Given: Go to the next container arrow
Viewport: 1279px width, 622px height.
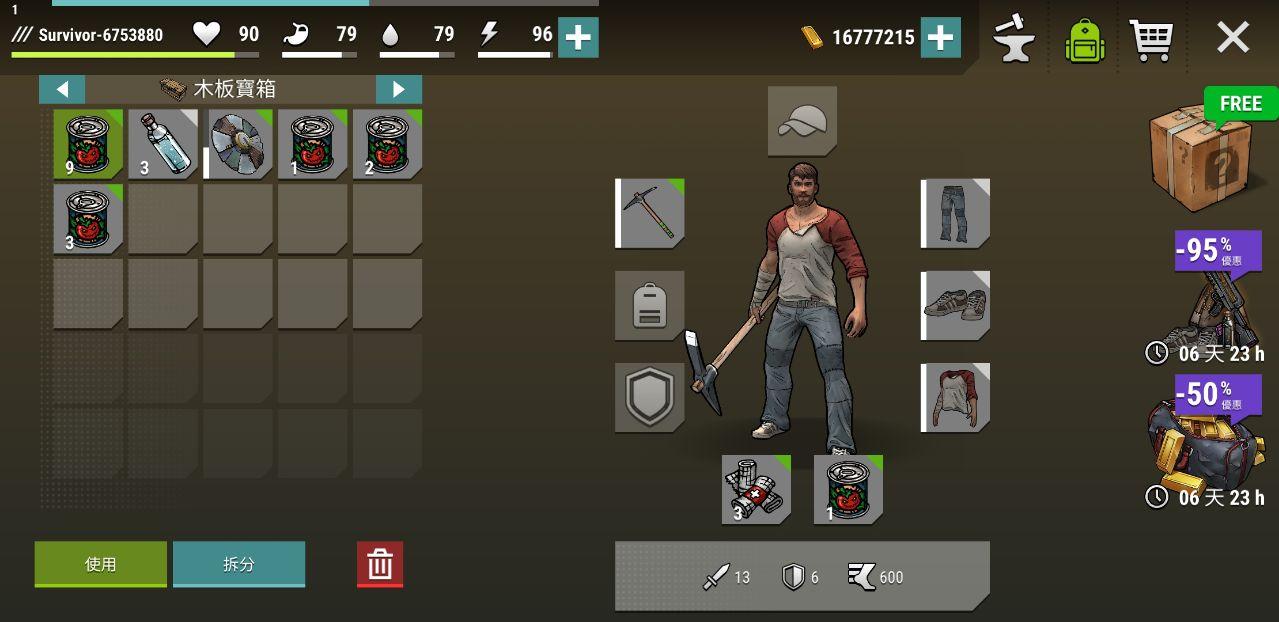Looking at the screenshot, I should coord(398,89).
